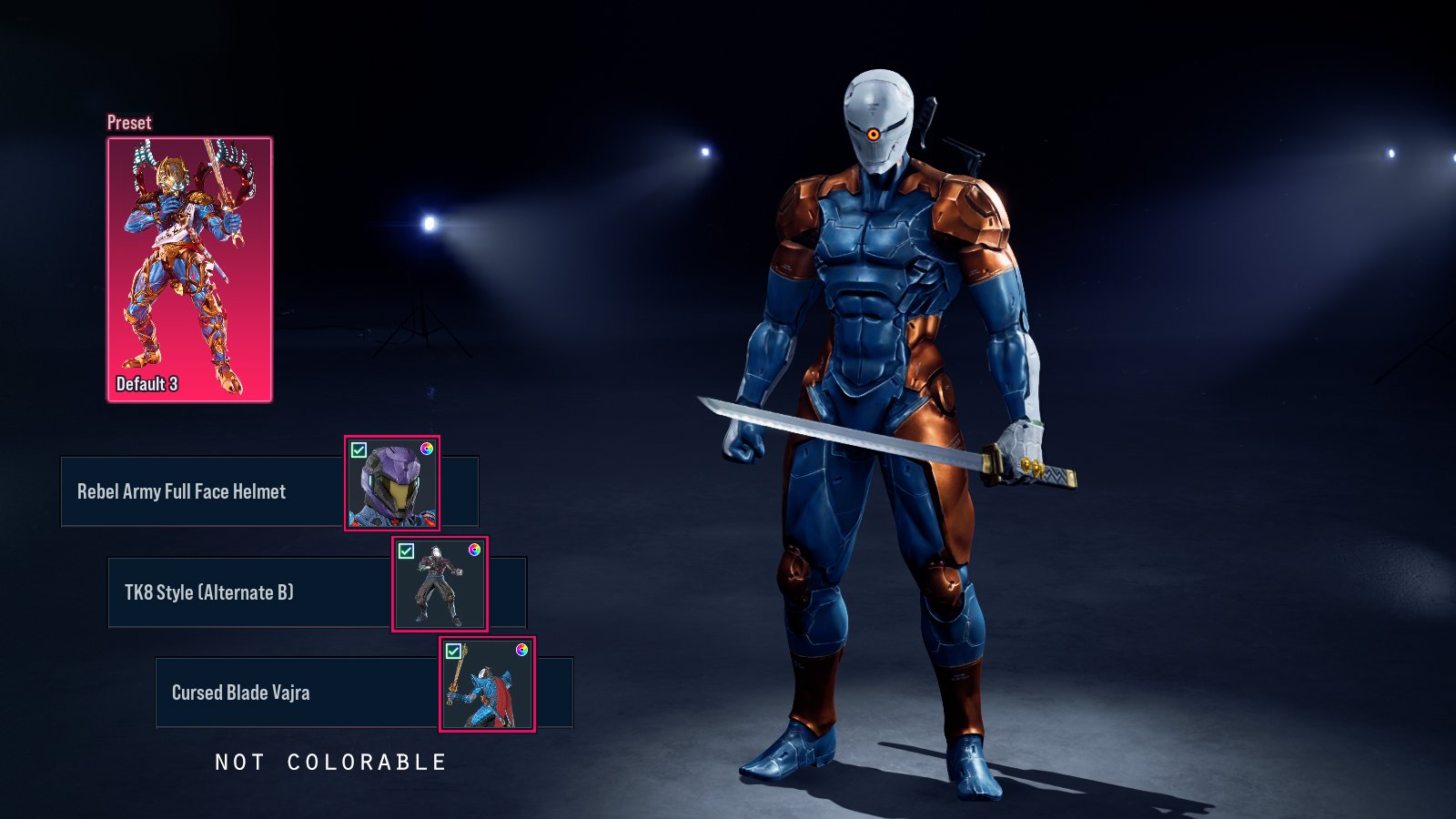The image size is (1456, 819).
Task: Choose the Rebel Army Full Face Helmet row
Action: point(202,492)
